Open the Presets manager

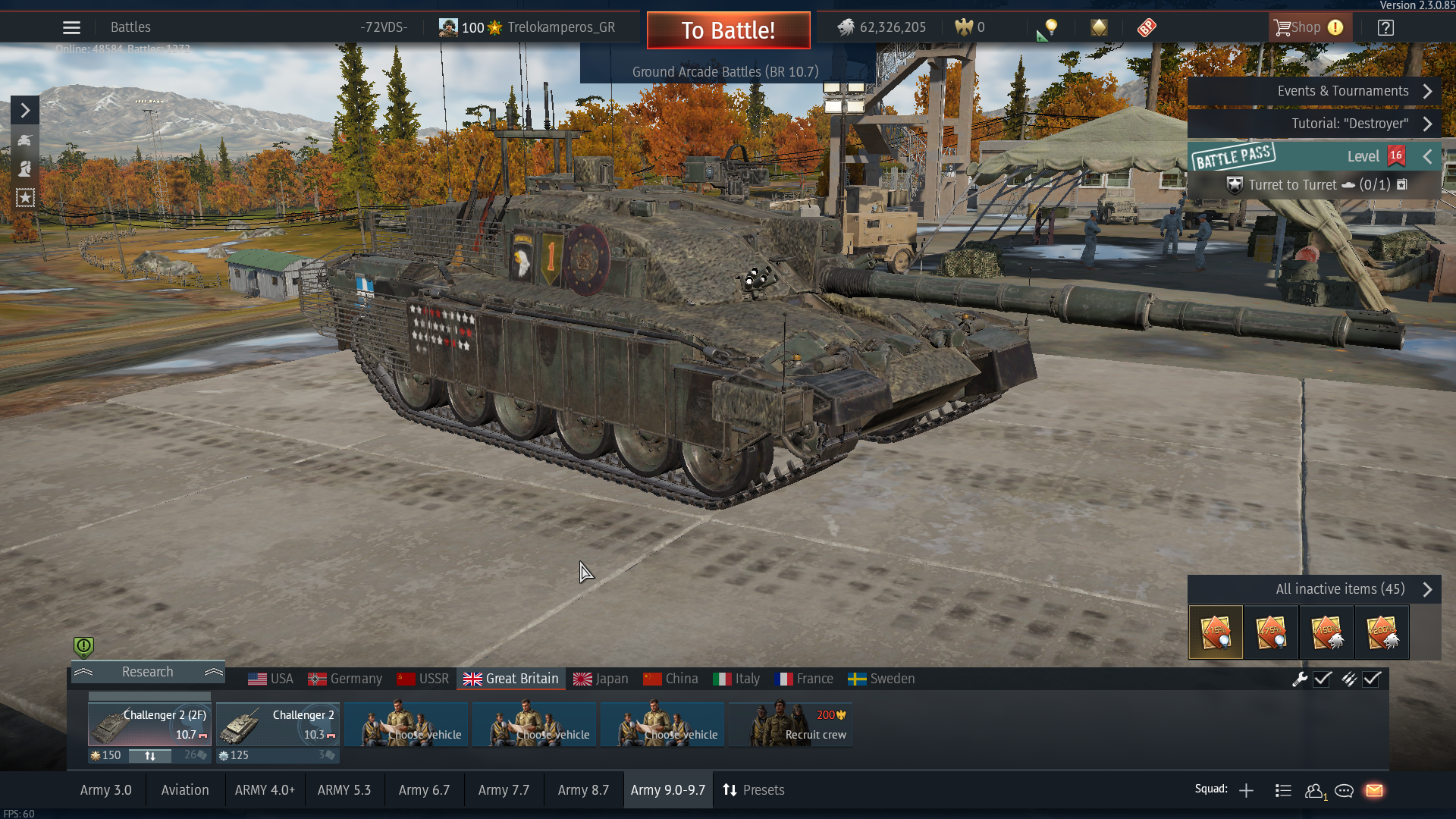(754, 790)
